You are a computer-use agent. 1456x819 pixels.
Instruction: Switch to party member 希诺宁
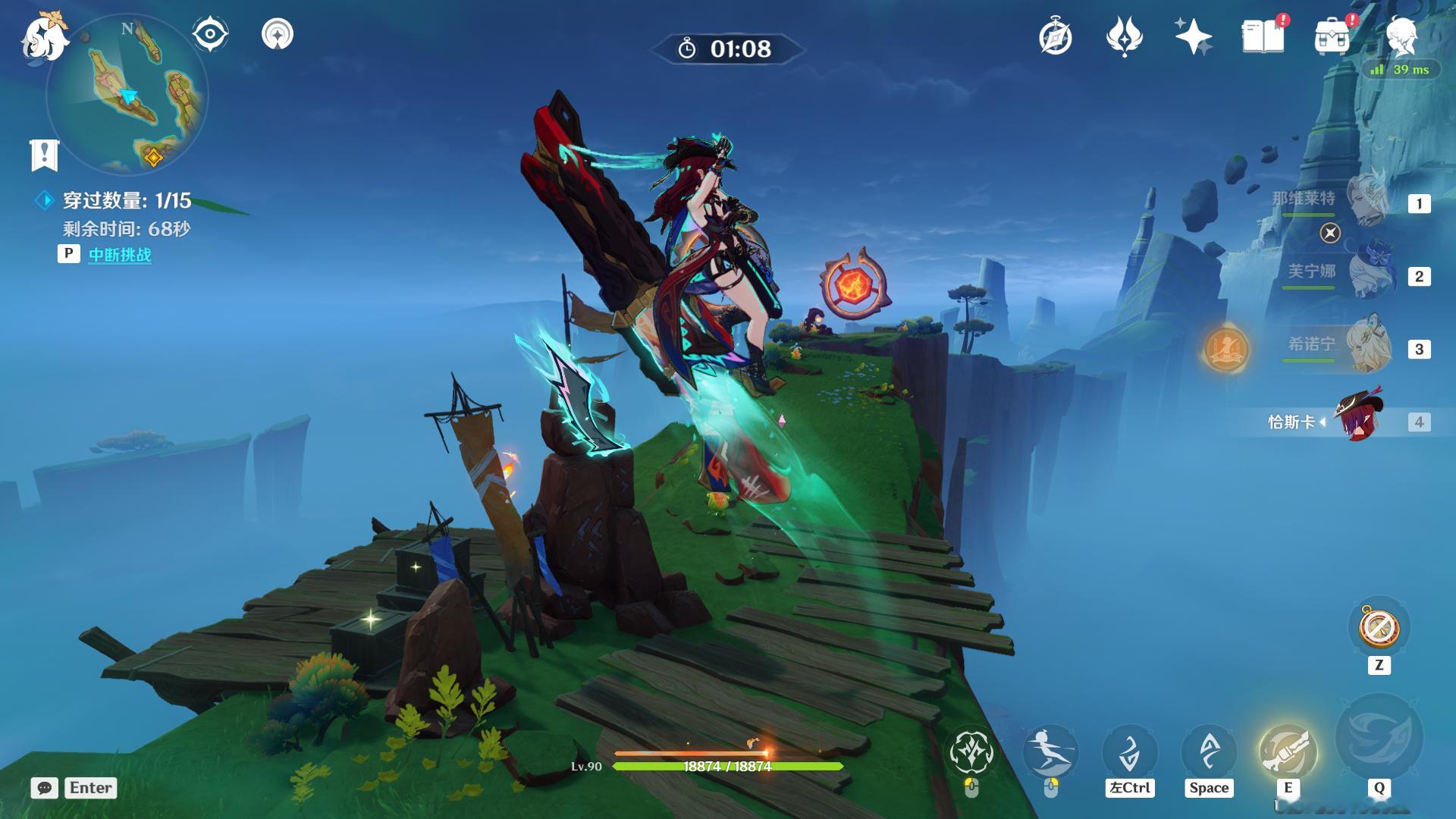point(1369,346)
